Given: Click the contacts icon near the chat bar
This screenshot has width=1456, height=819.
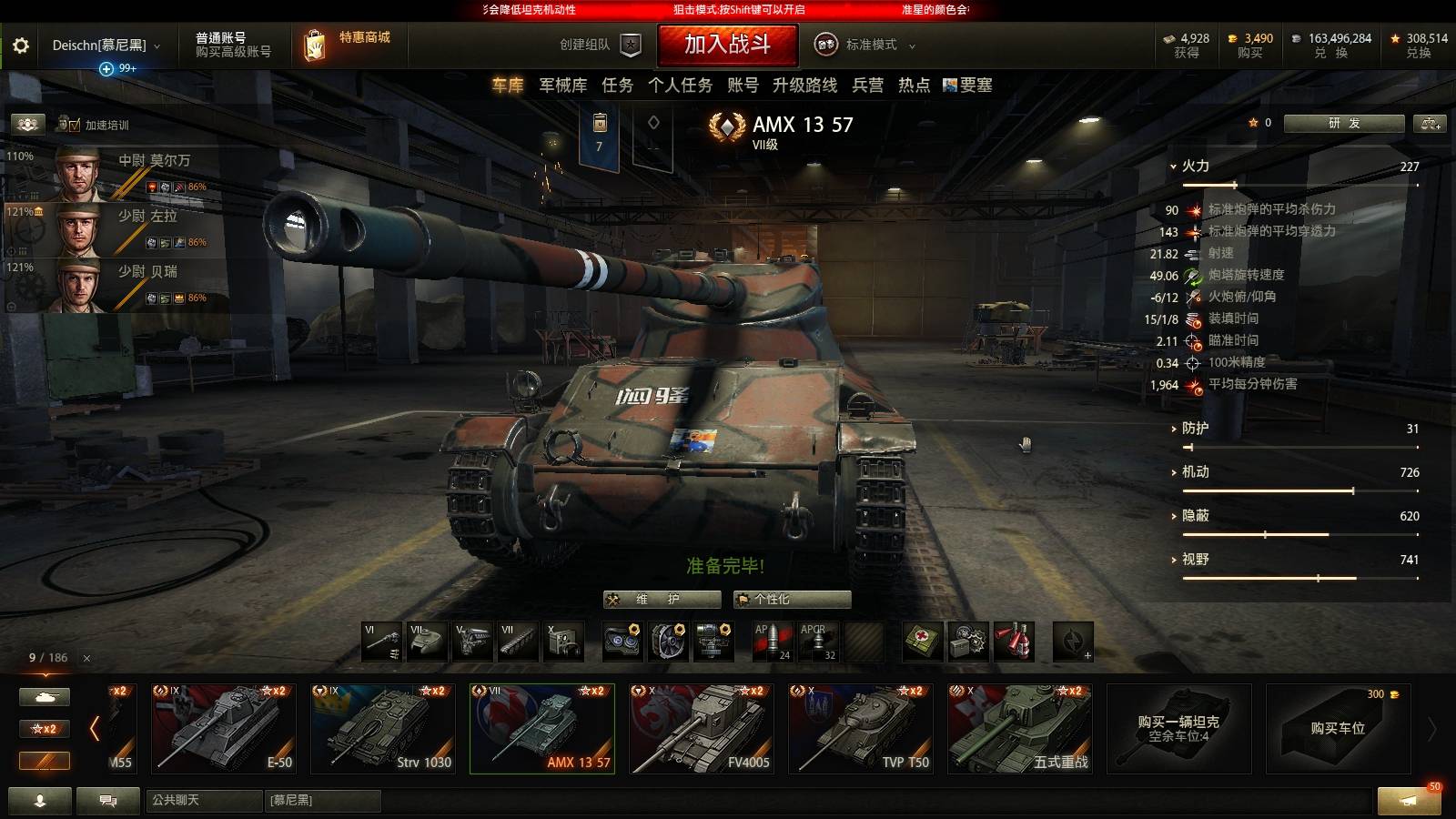Looking at the screenshot, I should point(41,802).
